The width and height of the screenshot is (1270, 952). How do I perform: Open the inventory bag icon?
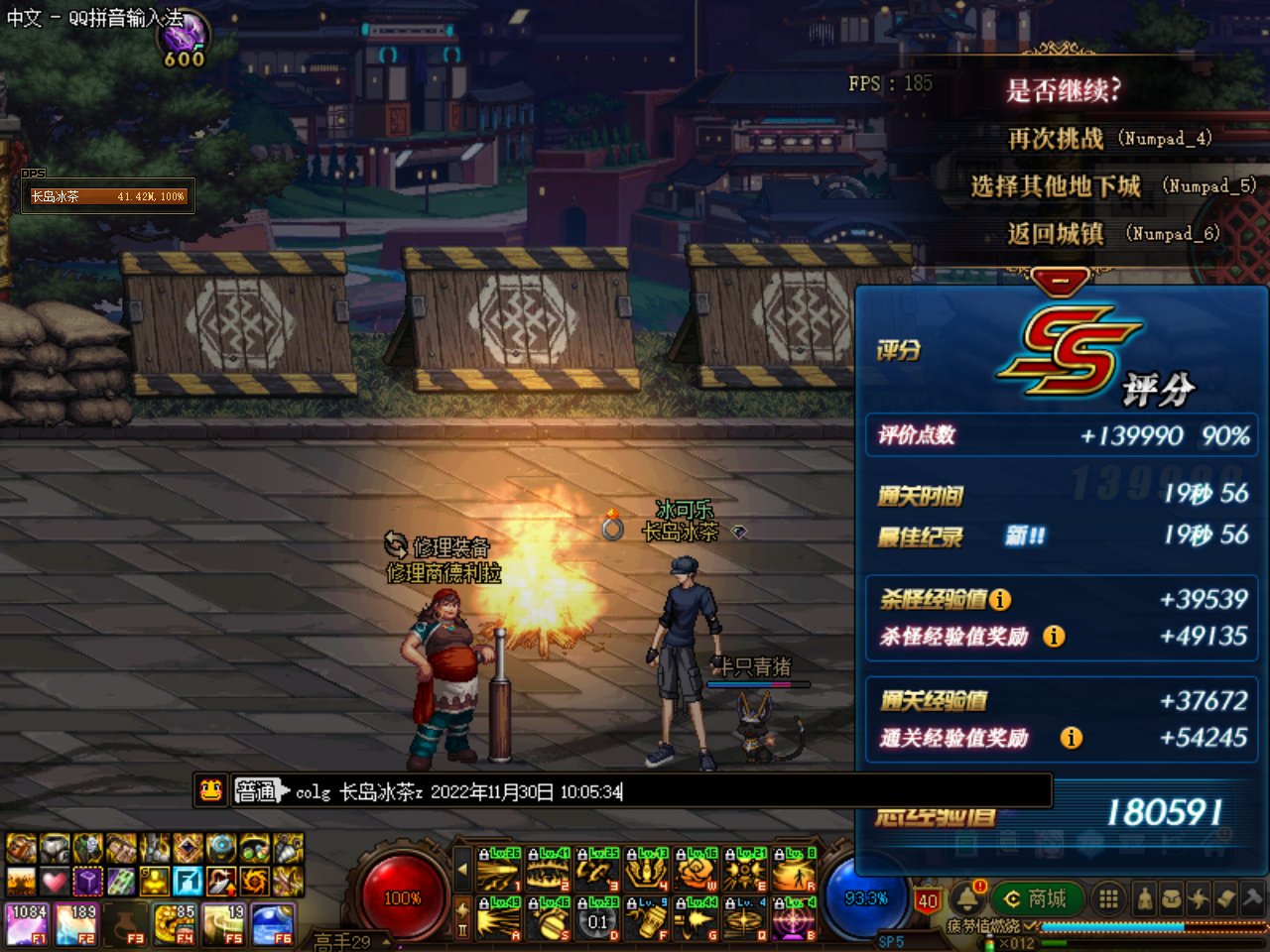(1172, 899)
